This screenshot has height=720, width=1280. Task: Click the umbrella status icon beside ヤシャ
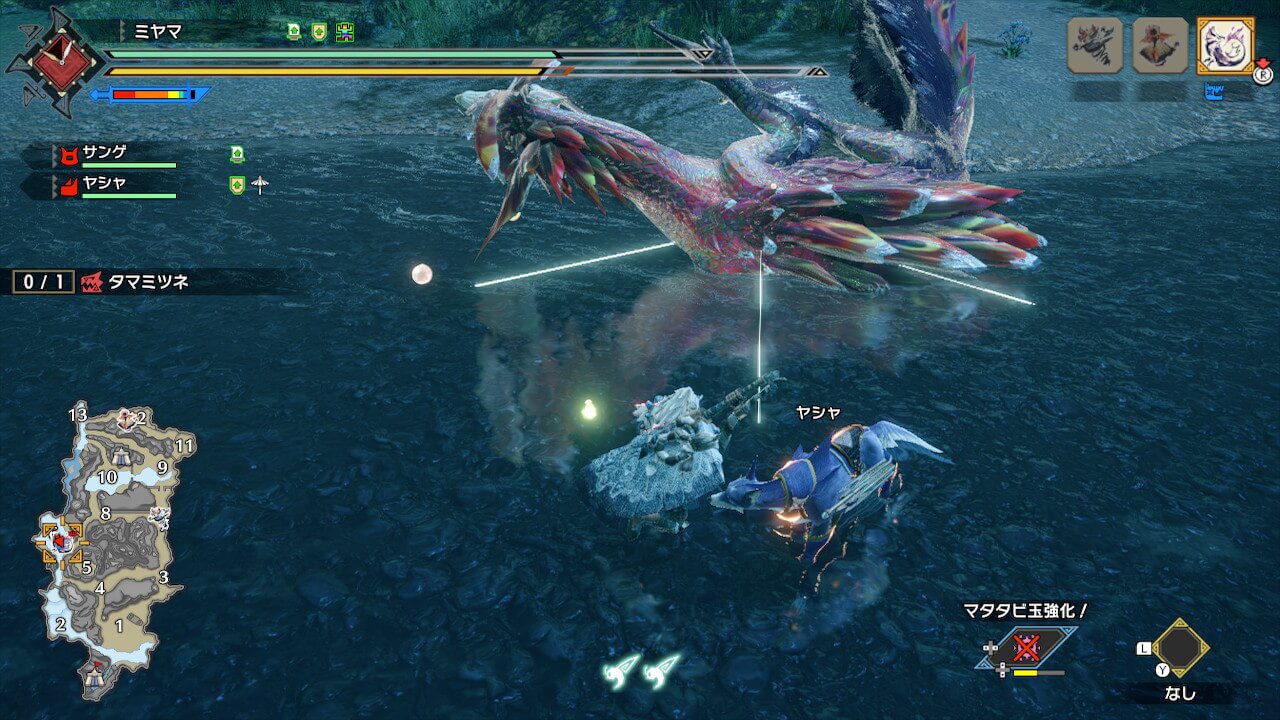(260, 185)
